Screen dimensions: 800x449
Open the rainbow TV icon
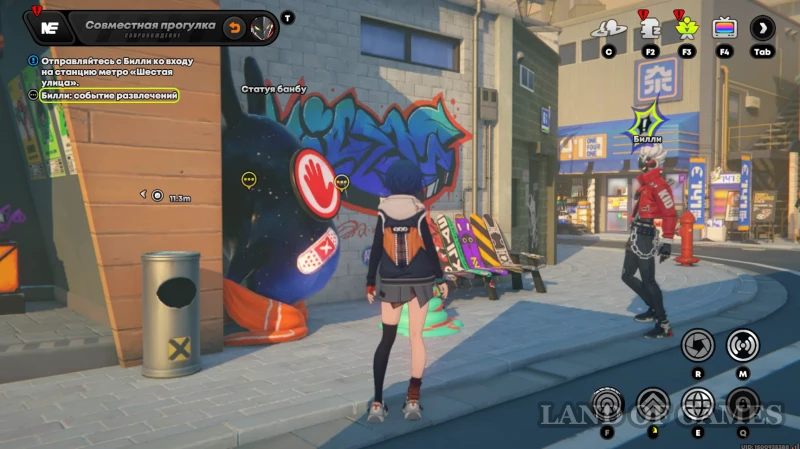724,28
